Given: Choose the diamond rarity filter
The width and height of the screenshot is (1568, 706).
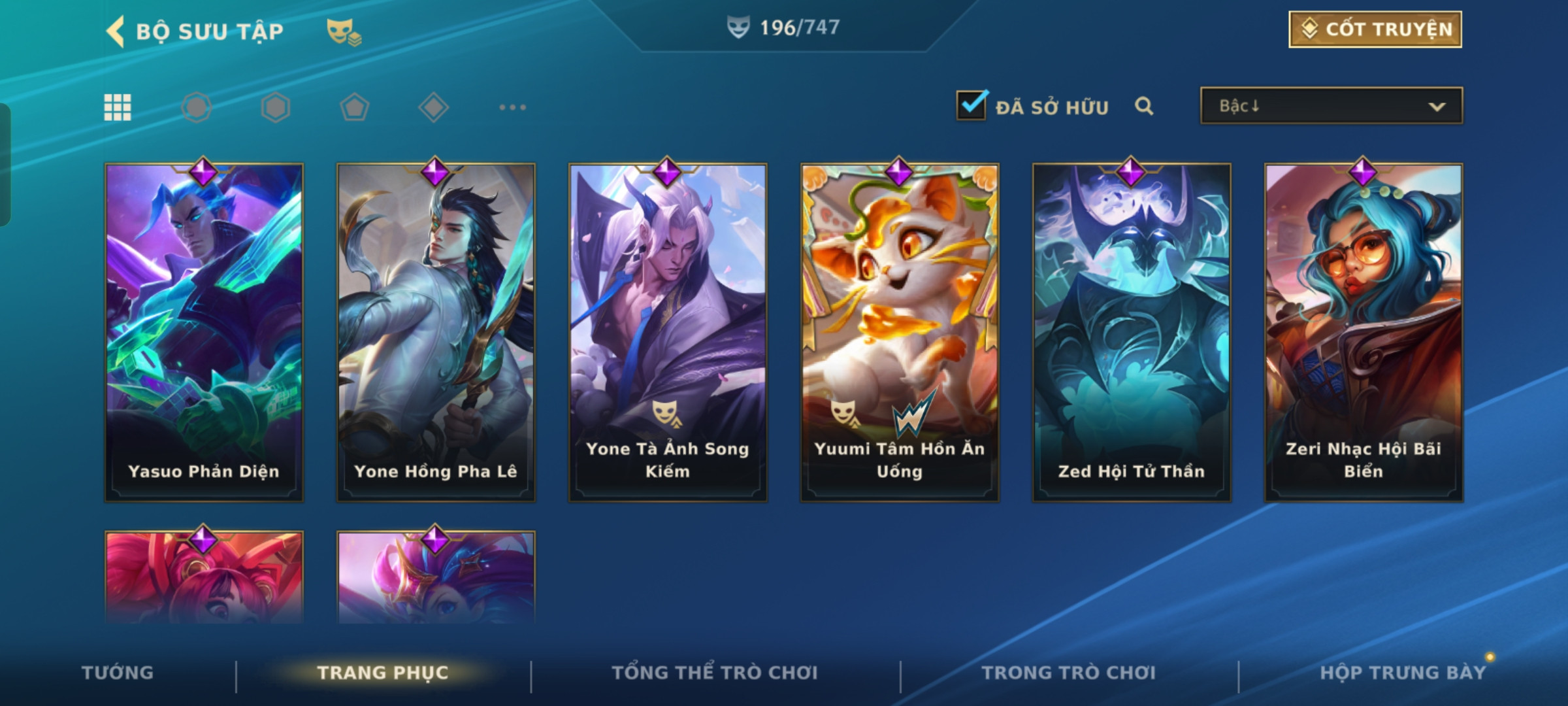Looking at the screenshot, I should point(433,107).
